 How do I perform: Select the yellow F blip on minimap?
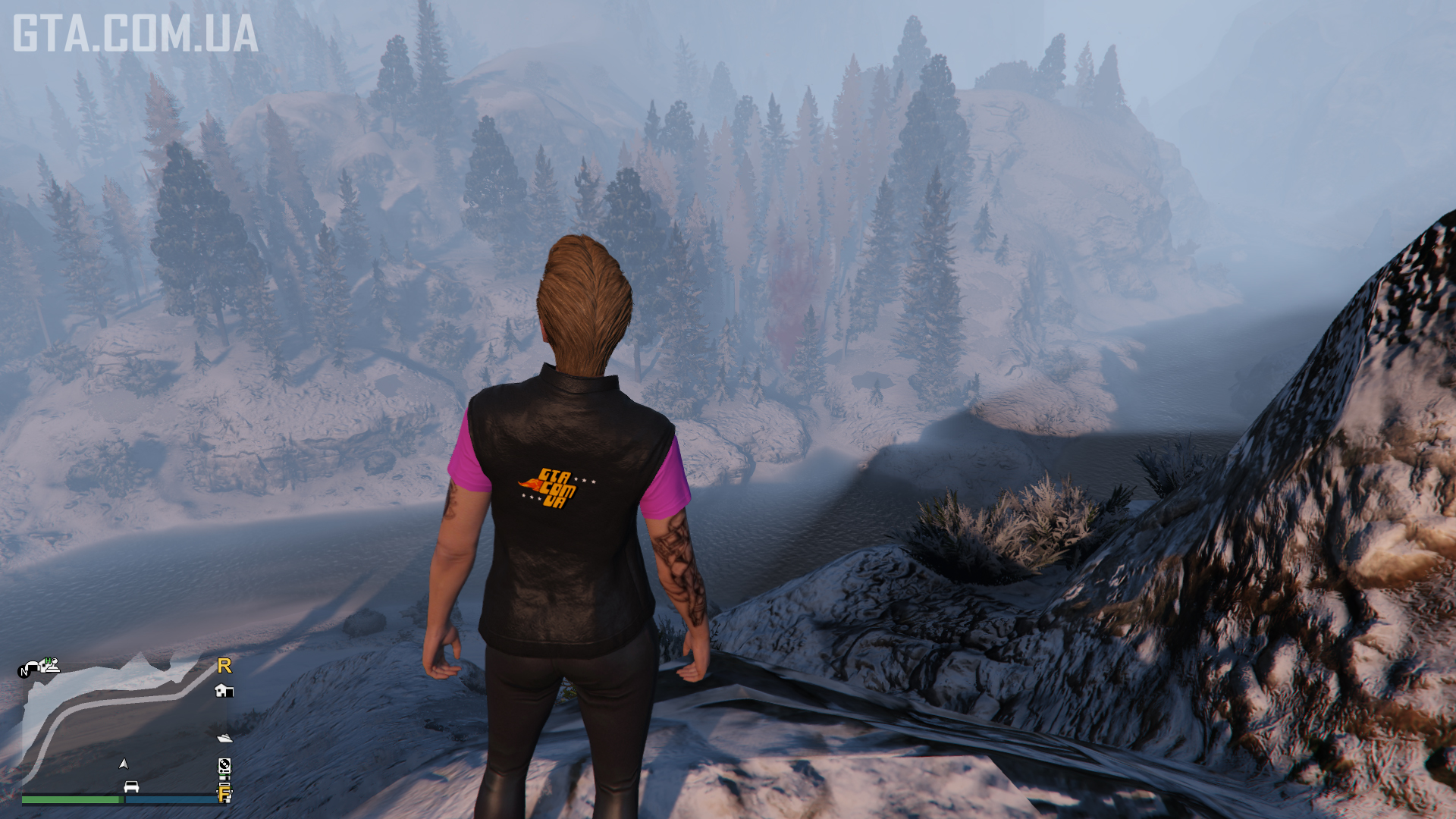[224, 794]
